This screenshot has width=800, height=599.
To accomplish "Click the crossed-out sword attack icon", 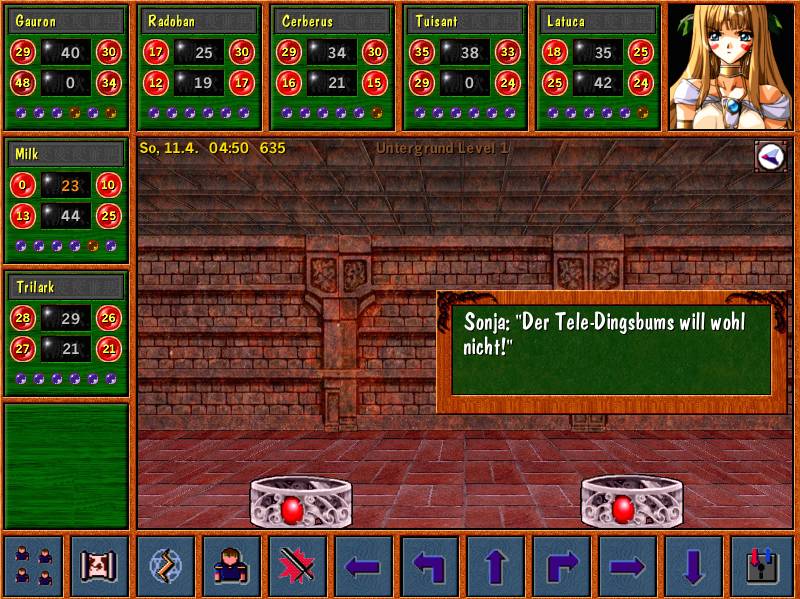I will (x=298, y=566).
